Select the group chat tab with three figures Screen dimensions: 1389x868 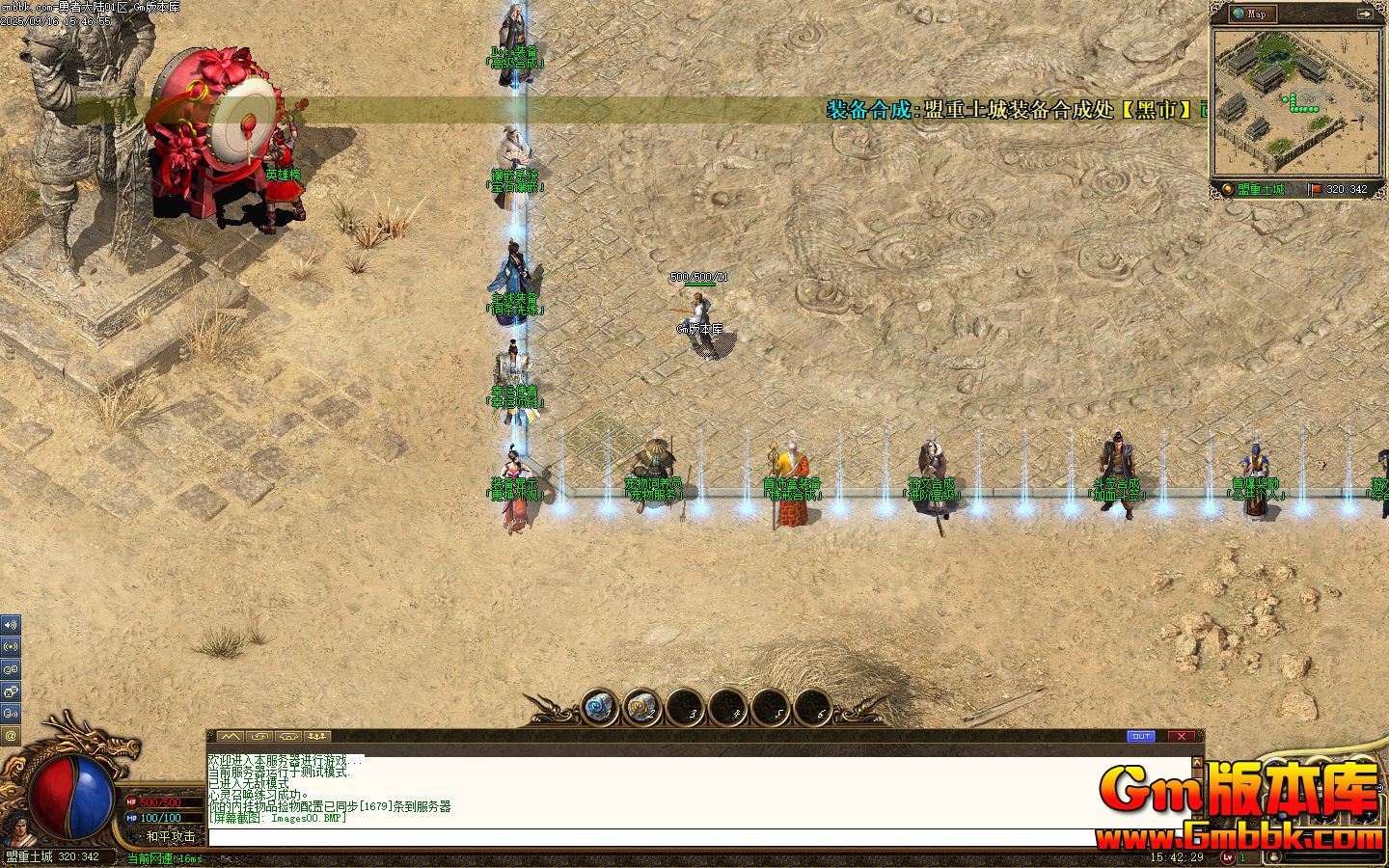(316, 737)
